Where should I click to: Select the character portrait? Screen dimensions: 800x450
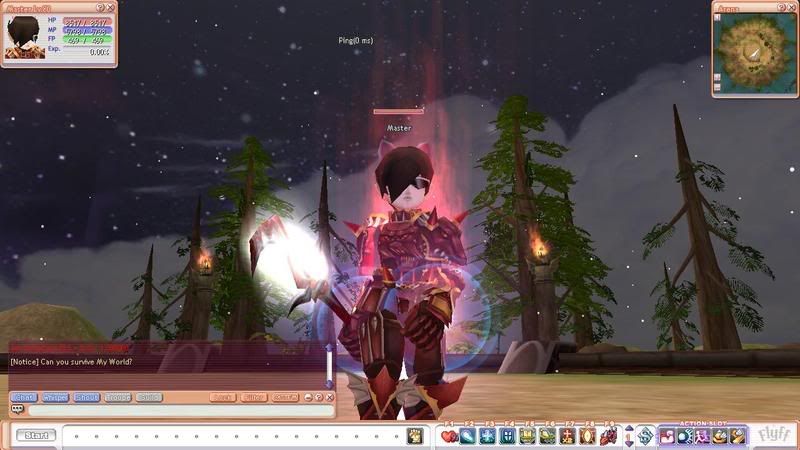tap(24, 38)
